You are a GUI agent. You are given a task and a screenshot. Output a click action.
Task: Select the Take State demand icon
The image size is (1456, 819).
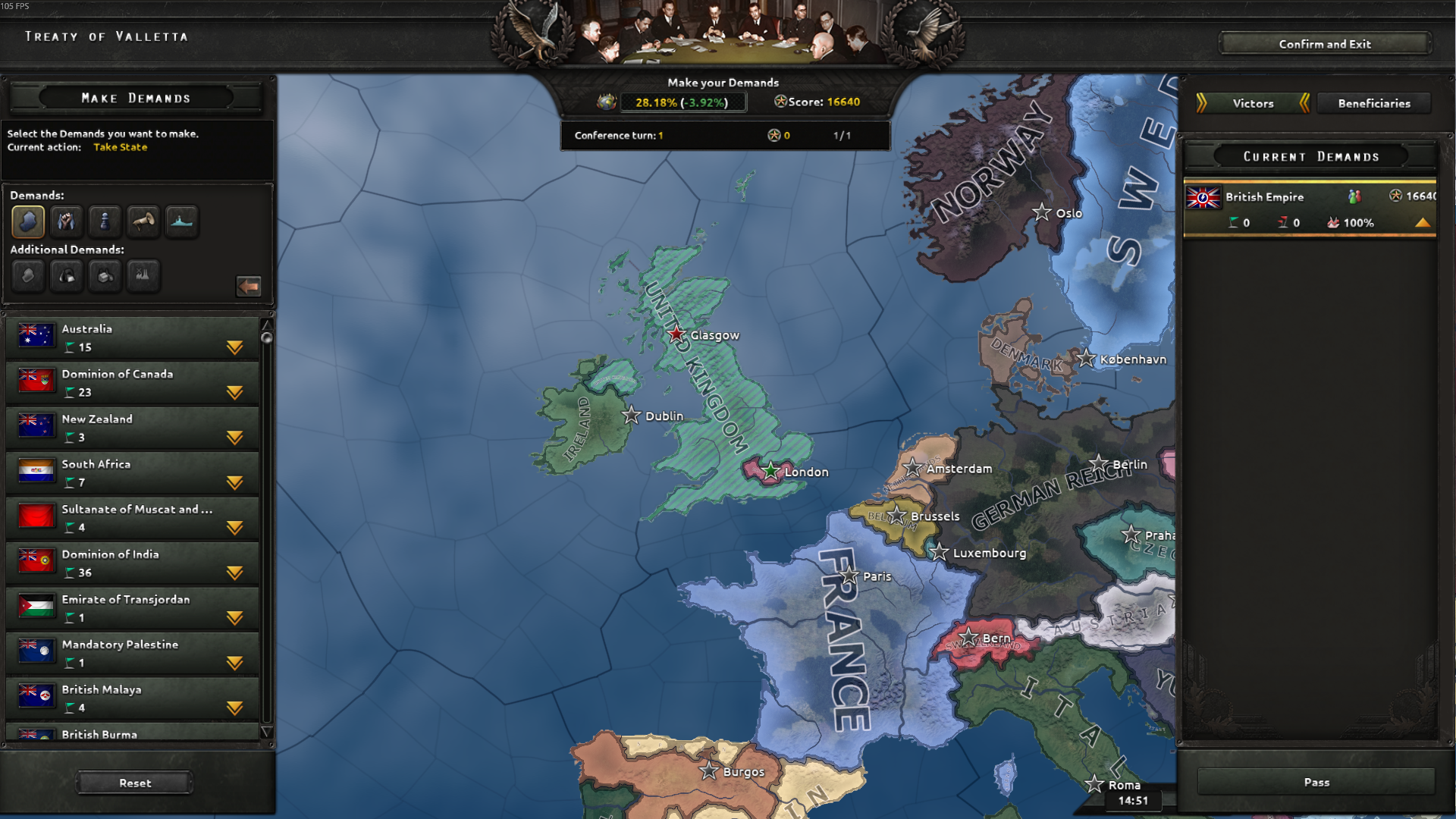28,221
